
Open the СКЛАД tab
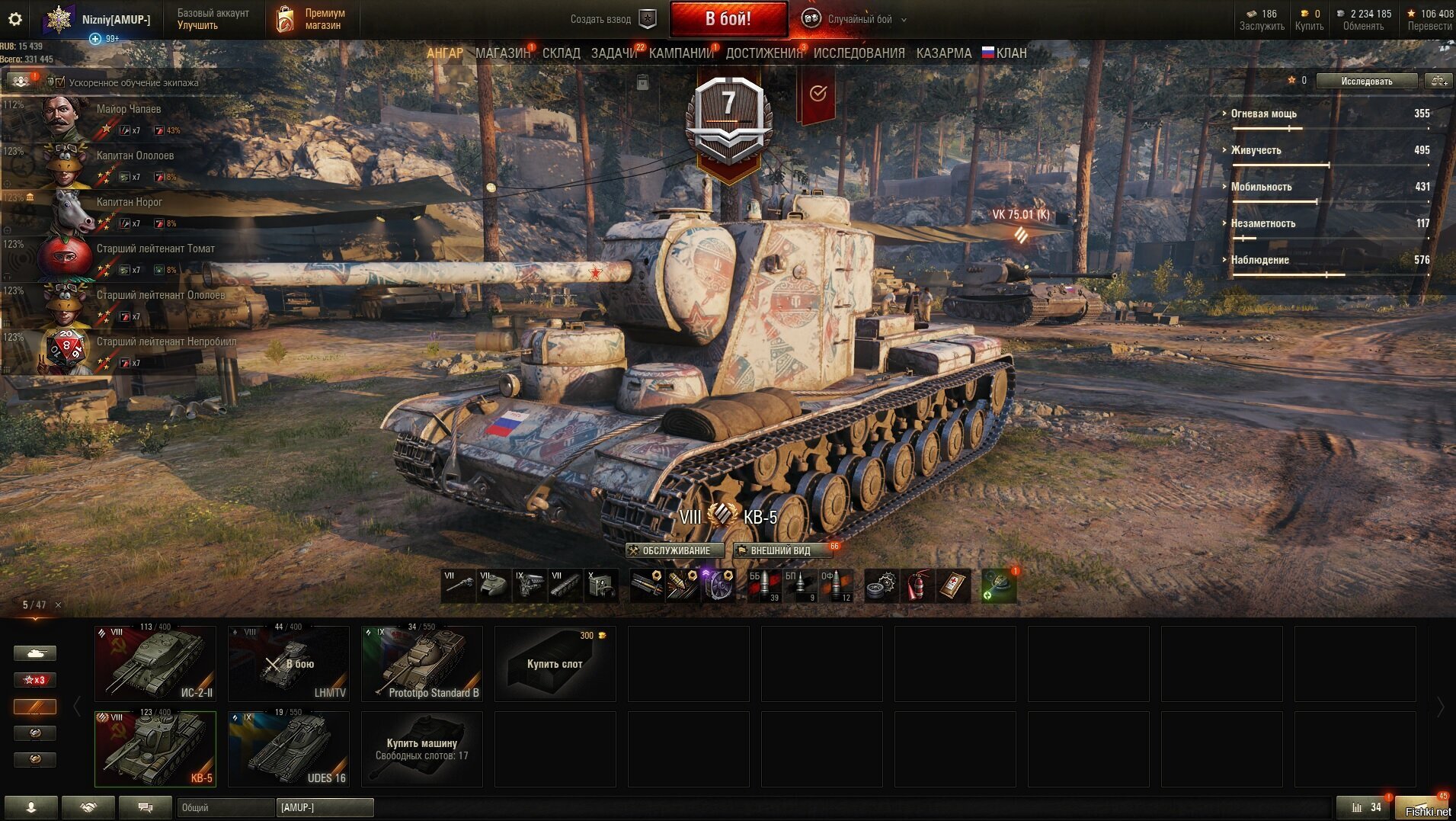562,53
